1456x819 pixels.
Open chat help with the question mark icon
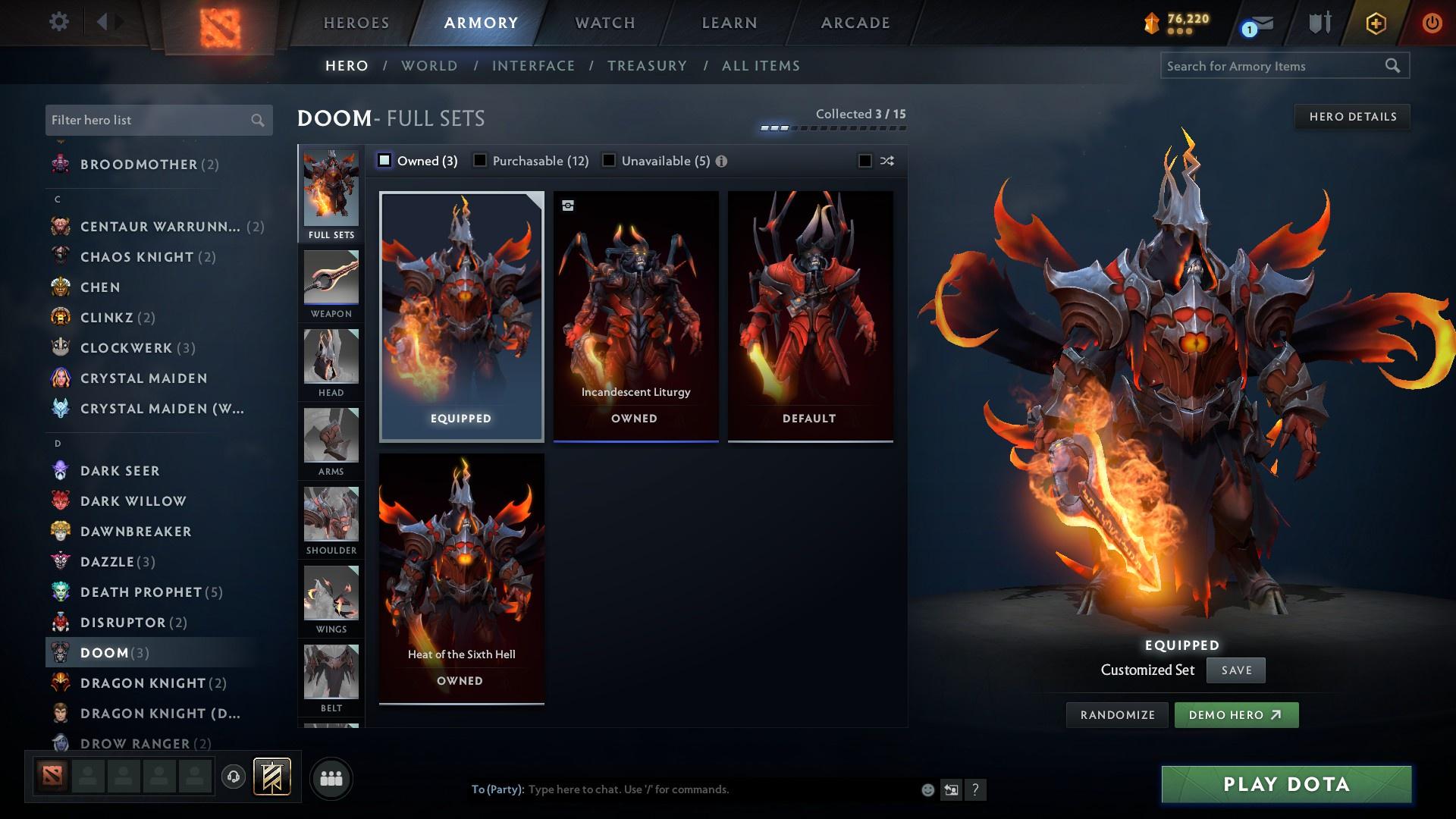tap(975, 789)
